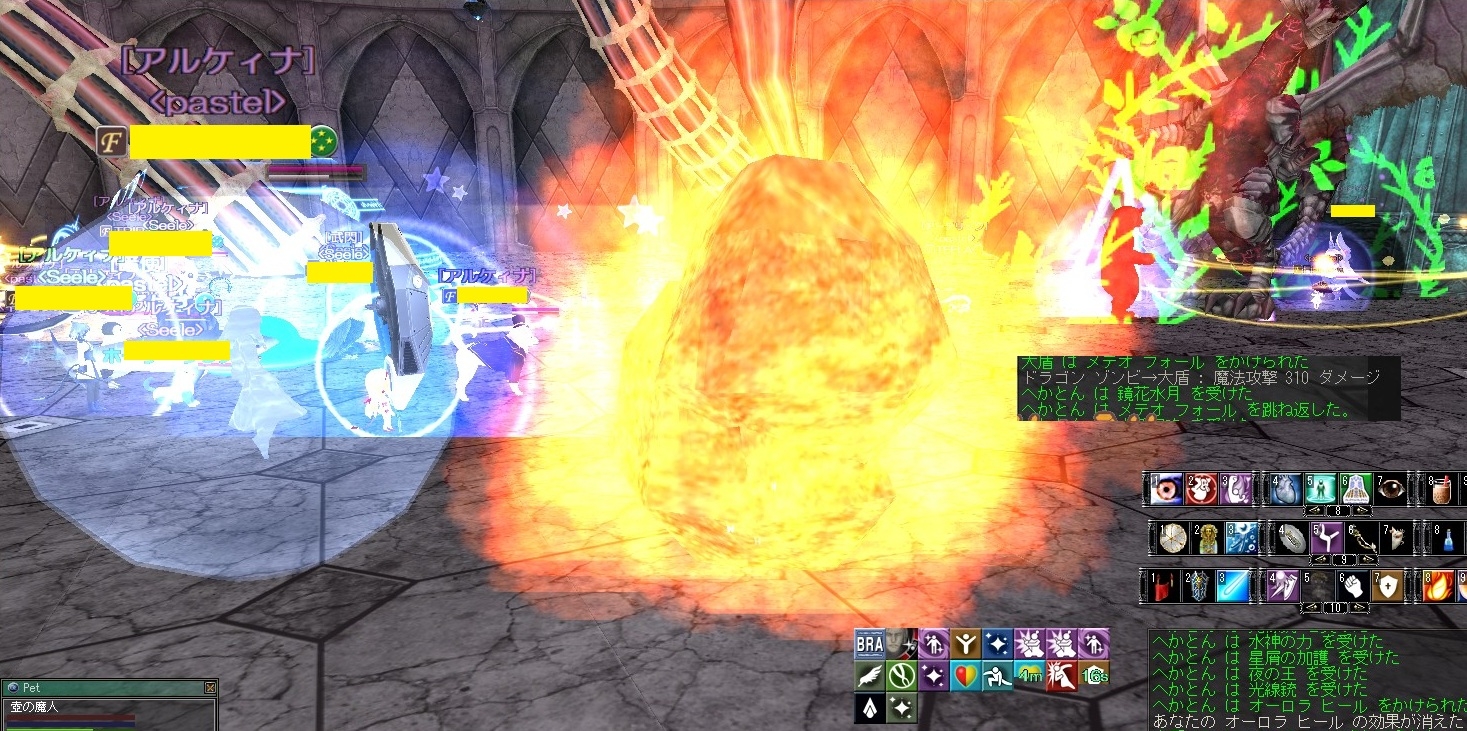Click the BRA buff icon
The height and width of the screenshot is (731, 1467).
click(x=869, y=642)
